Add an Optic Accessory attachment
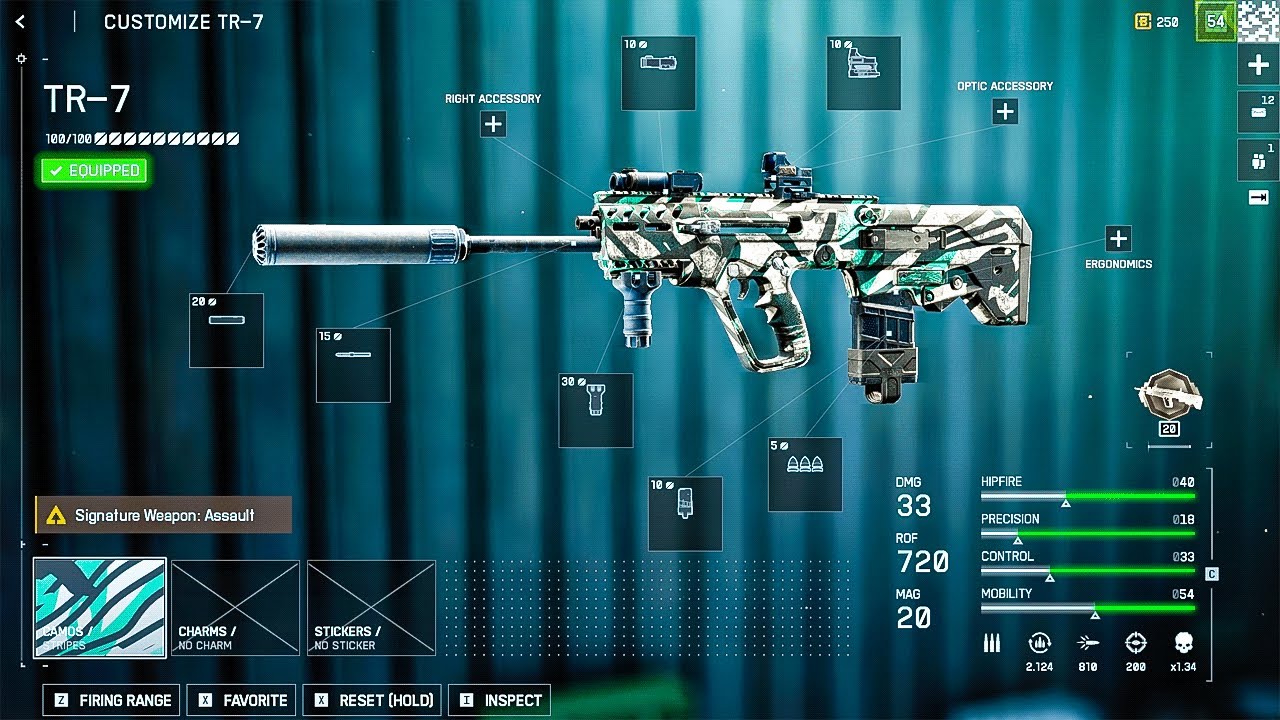Image resolution: width=1280 pixels, height=720 pixels. click(x=1005, y=112)
